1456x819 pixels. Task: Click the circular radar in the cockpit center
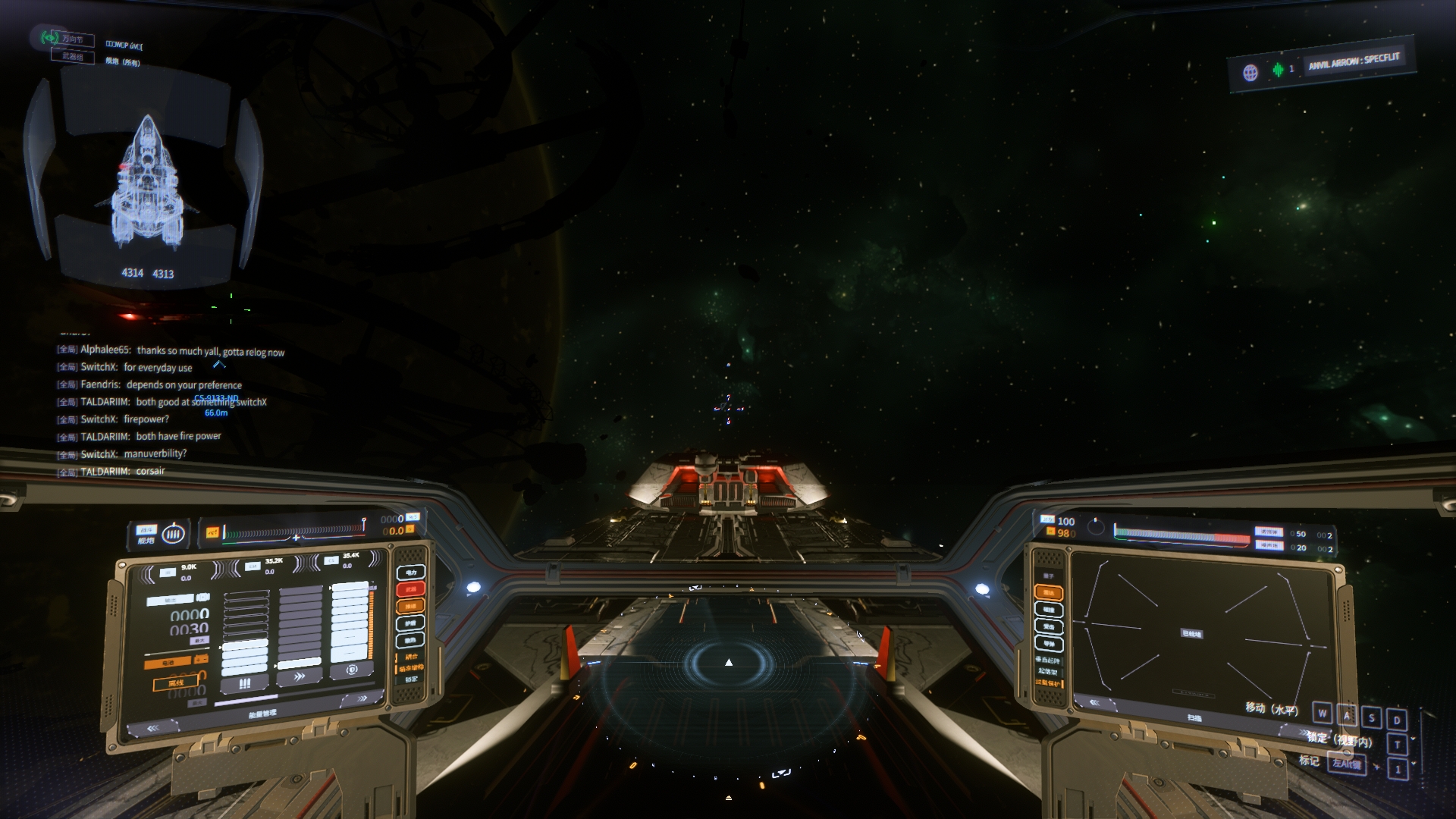click(x=728, y=663)
